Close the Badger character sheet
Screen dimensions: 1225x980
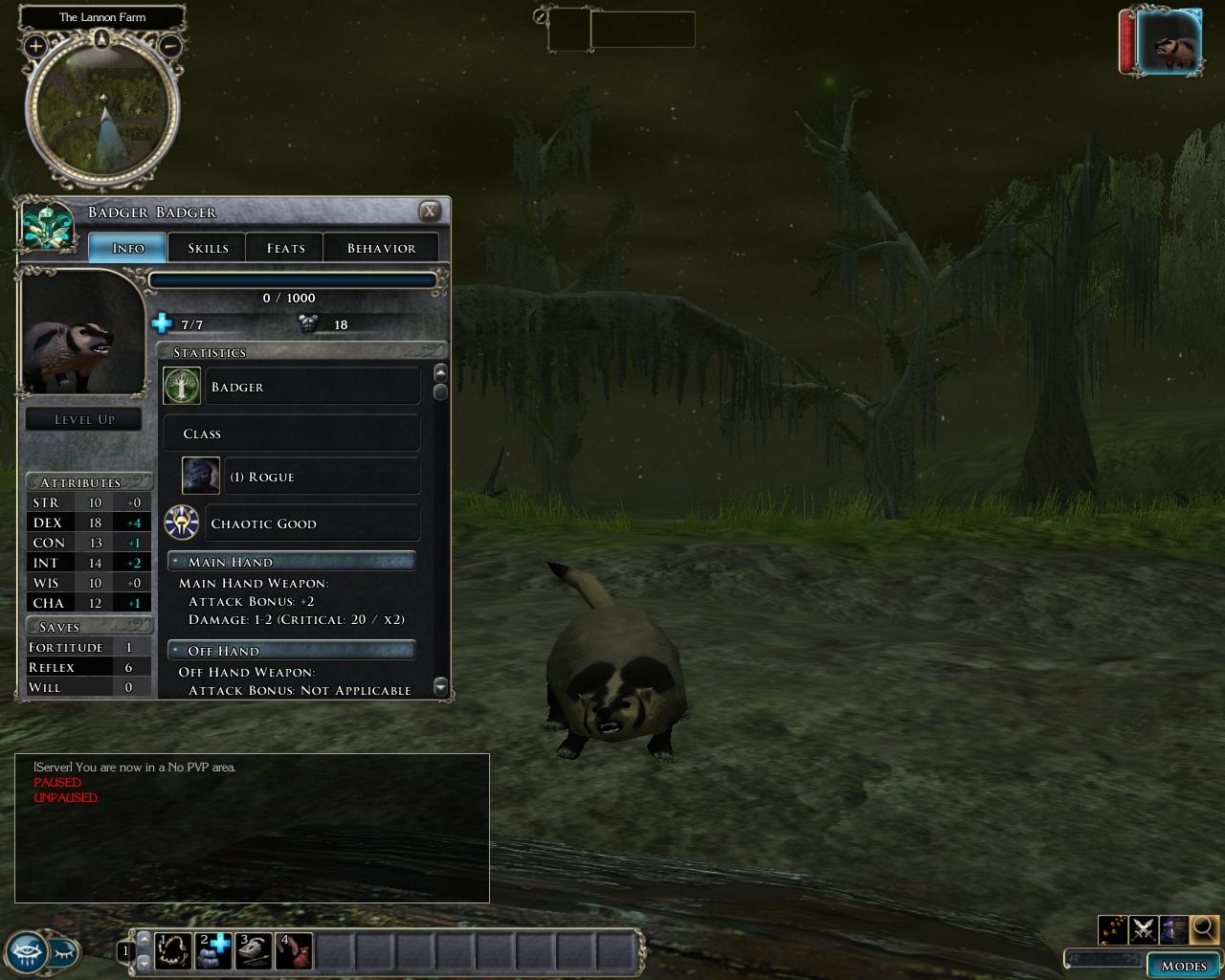point(431,212)
